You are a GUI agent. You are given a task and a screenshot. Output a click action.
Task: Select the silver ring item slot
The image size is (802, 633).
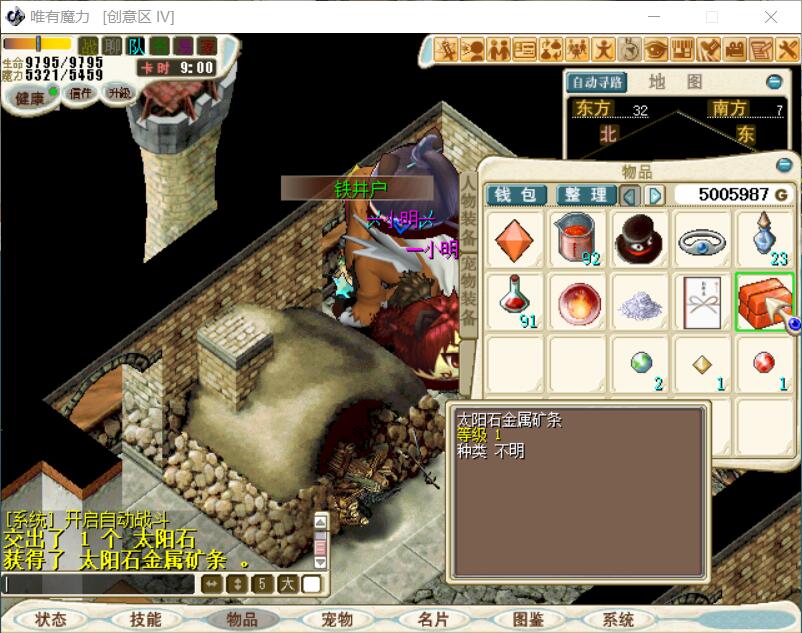tap(702, 240)
